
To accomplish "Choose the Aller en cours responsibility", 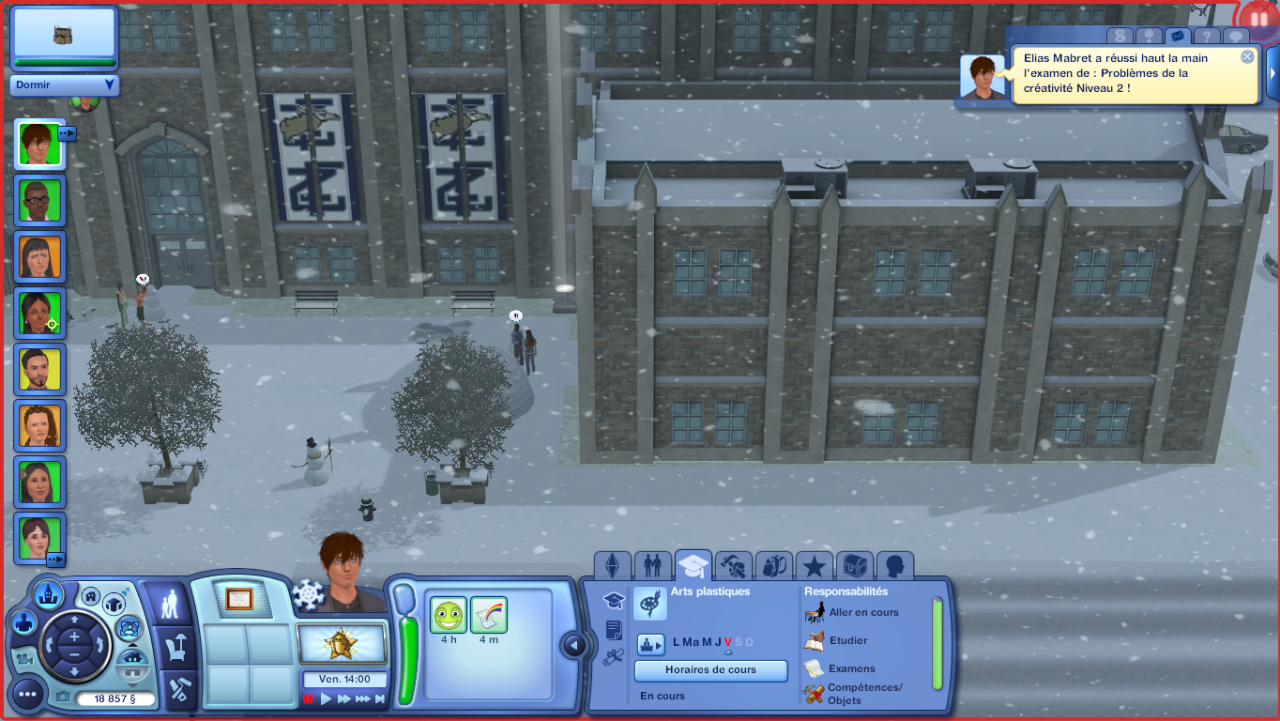I will (863, 612).
